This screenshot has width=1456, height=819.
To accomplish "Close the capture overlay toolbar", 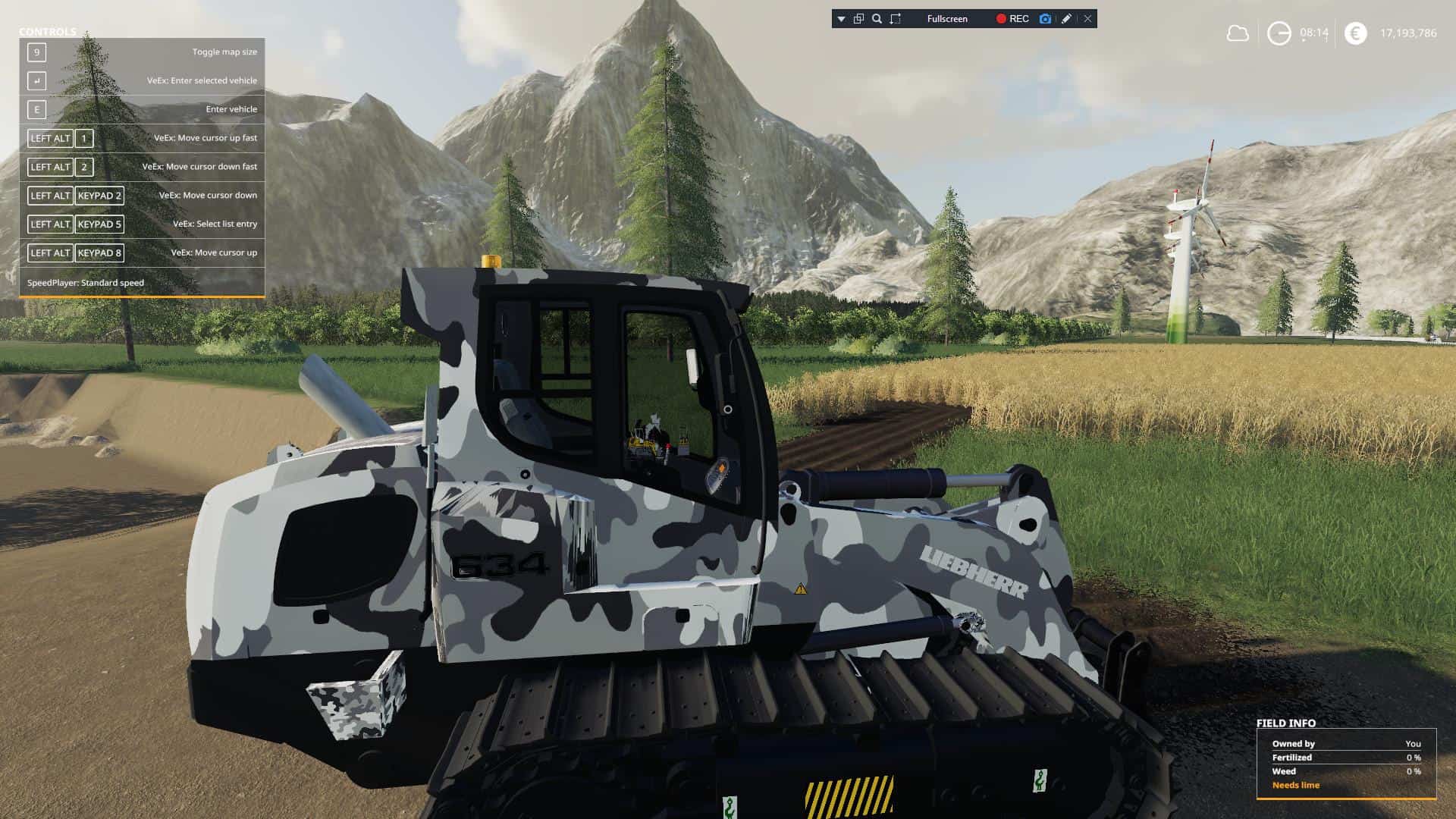I will click(x=1087, y=19).
